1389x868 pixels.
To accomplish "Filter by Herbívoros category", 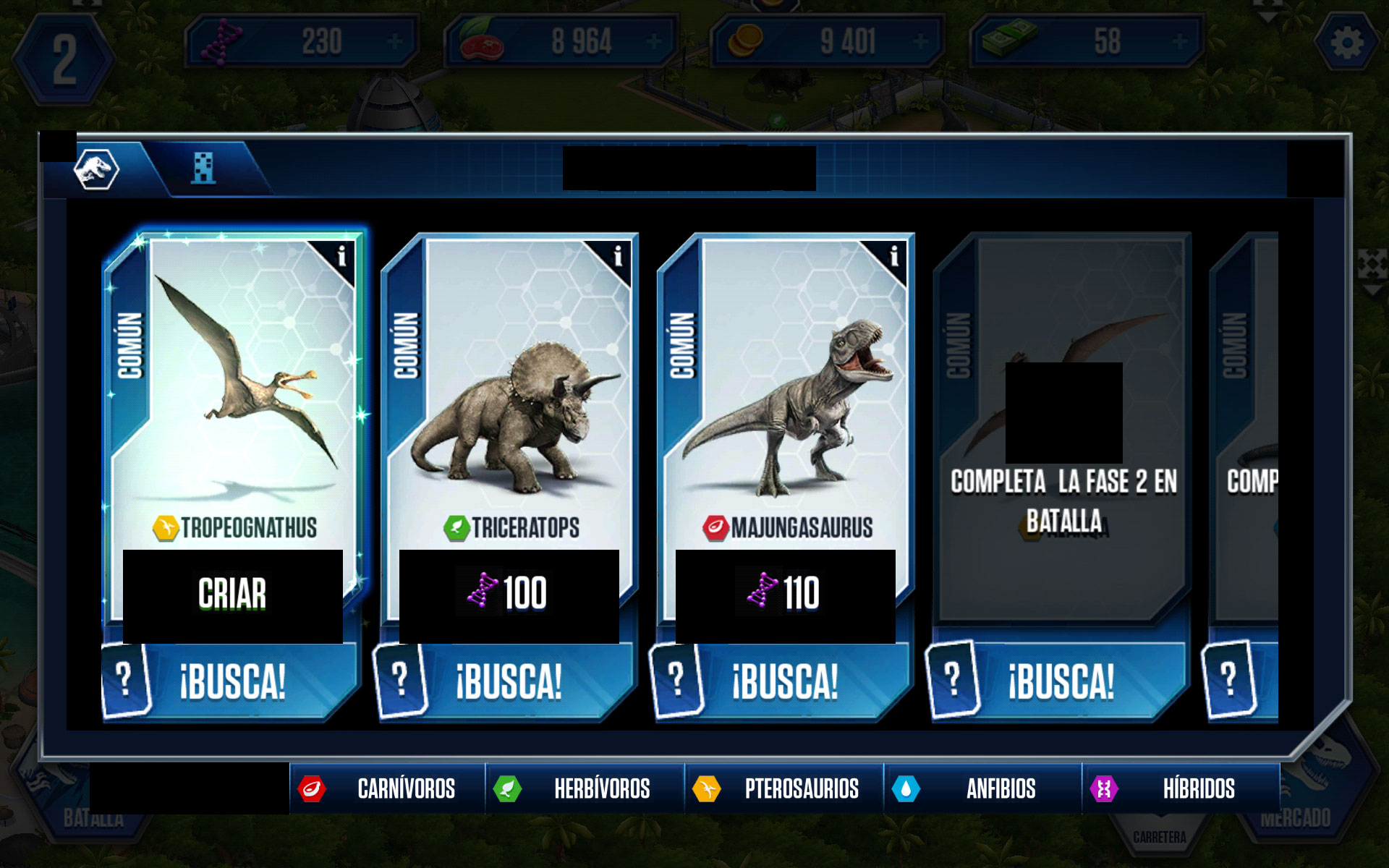I will coord(585,788).
